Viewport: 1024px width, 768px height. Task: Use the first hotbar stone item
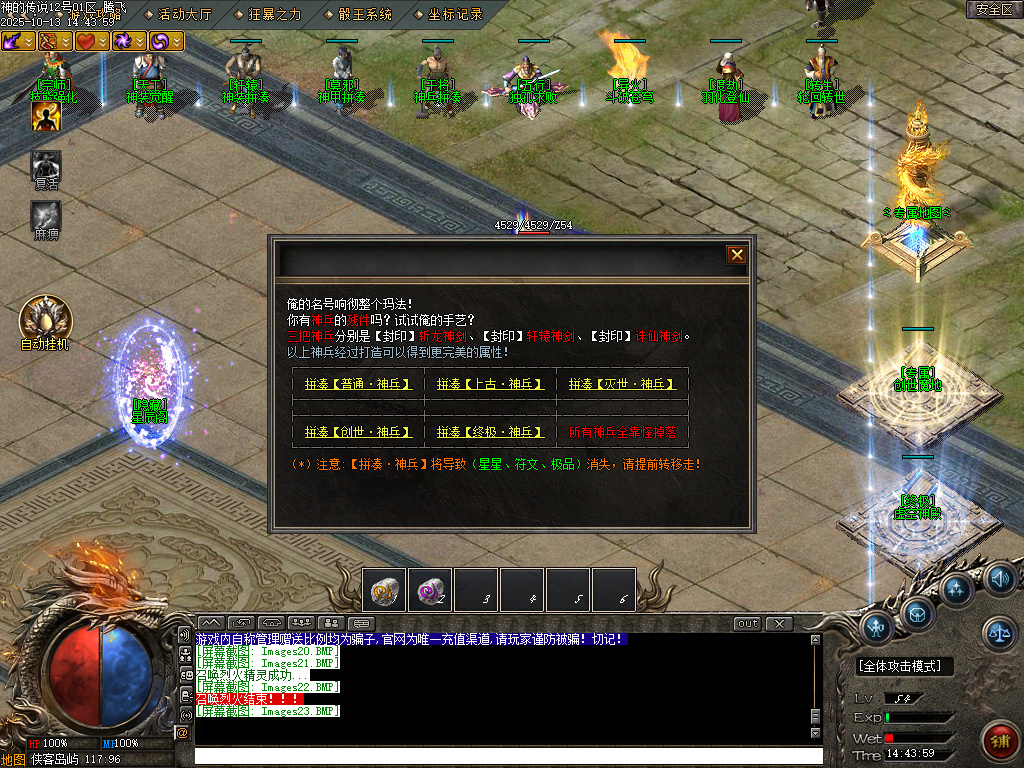[383, 589]
